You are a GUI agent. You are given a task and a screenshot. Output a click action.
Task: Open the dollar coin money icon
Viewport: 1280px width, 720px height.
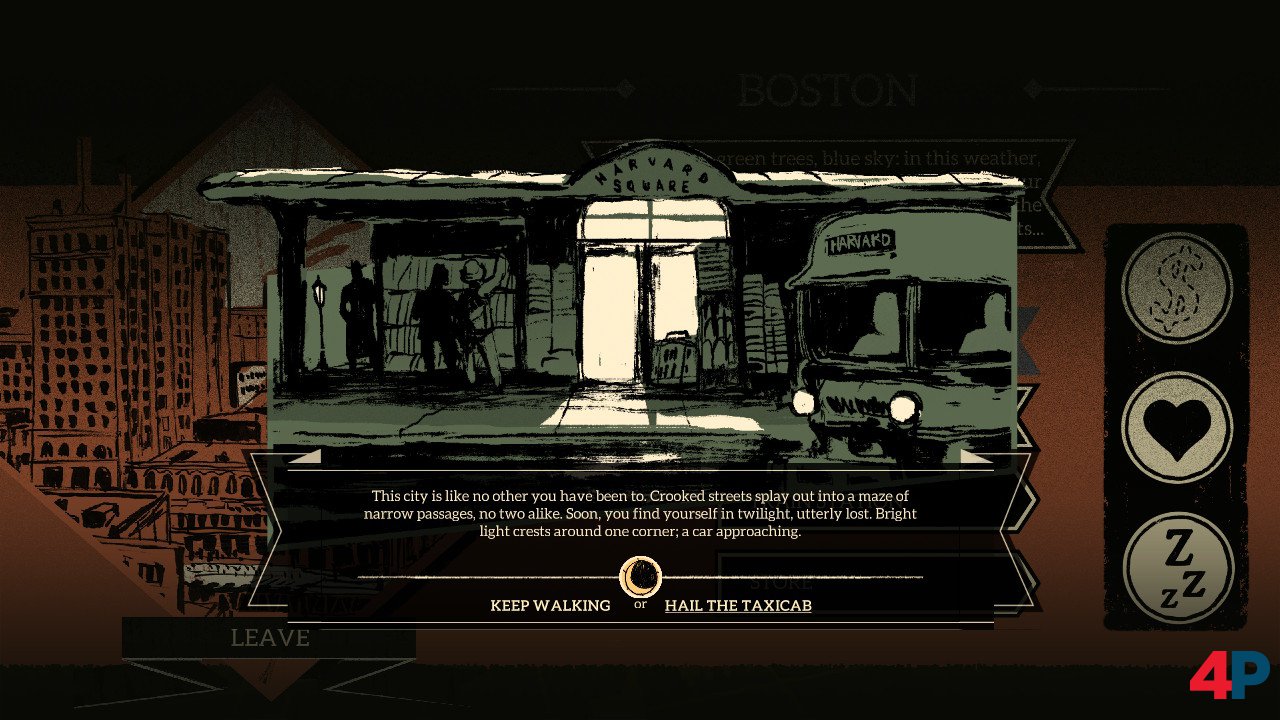click(x=1177, y=288)
